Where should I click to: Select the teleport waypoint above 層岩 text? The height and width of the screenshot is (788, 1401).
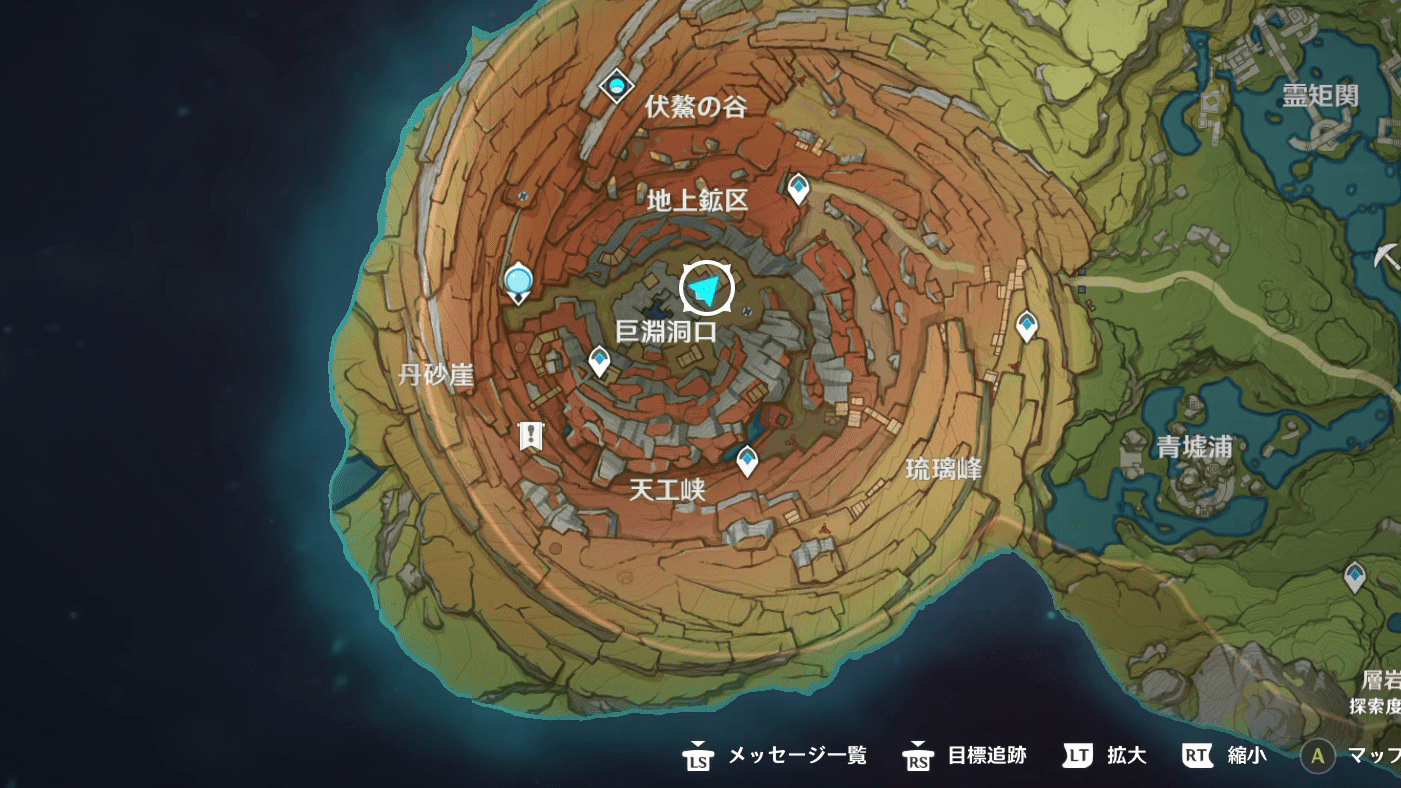1356,575
